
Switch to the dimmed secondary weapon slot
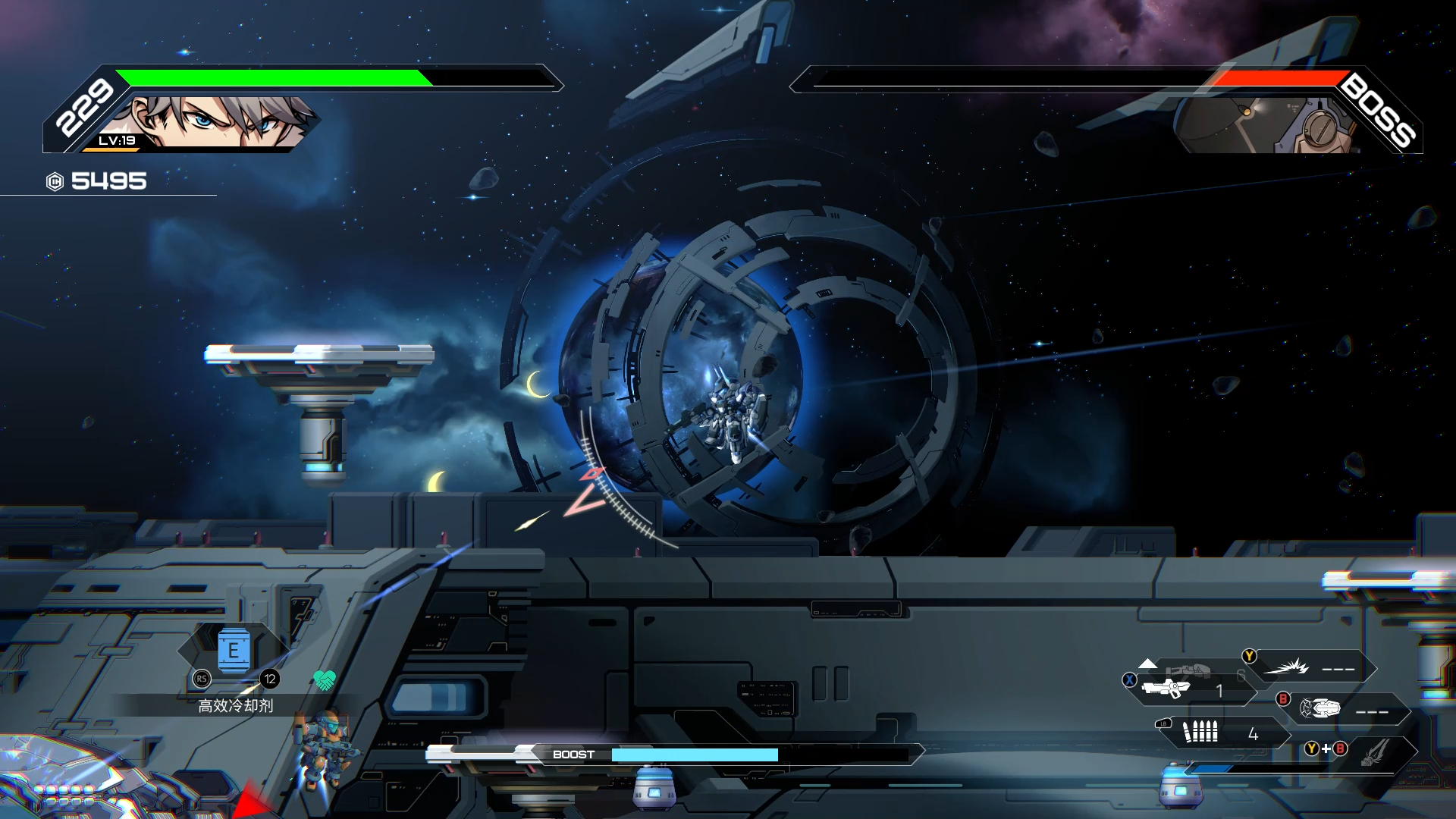(x=1188, y=670)
